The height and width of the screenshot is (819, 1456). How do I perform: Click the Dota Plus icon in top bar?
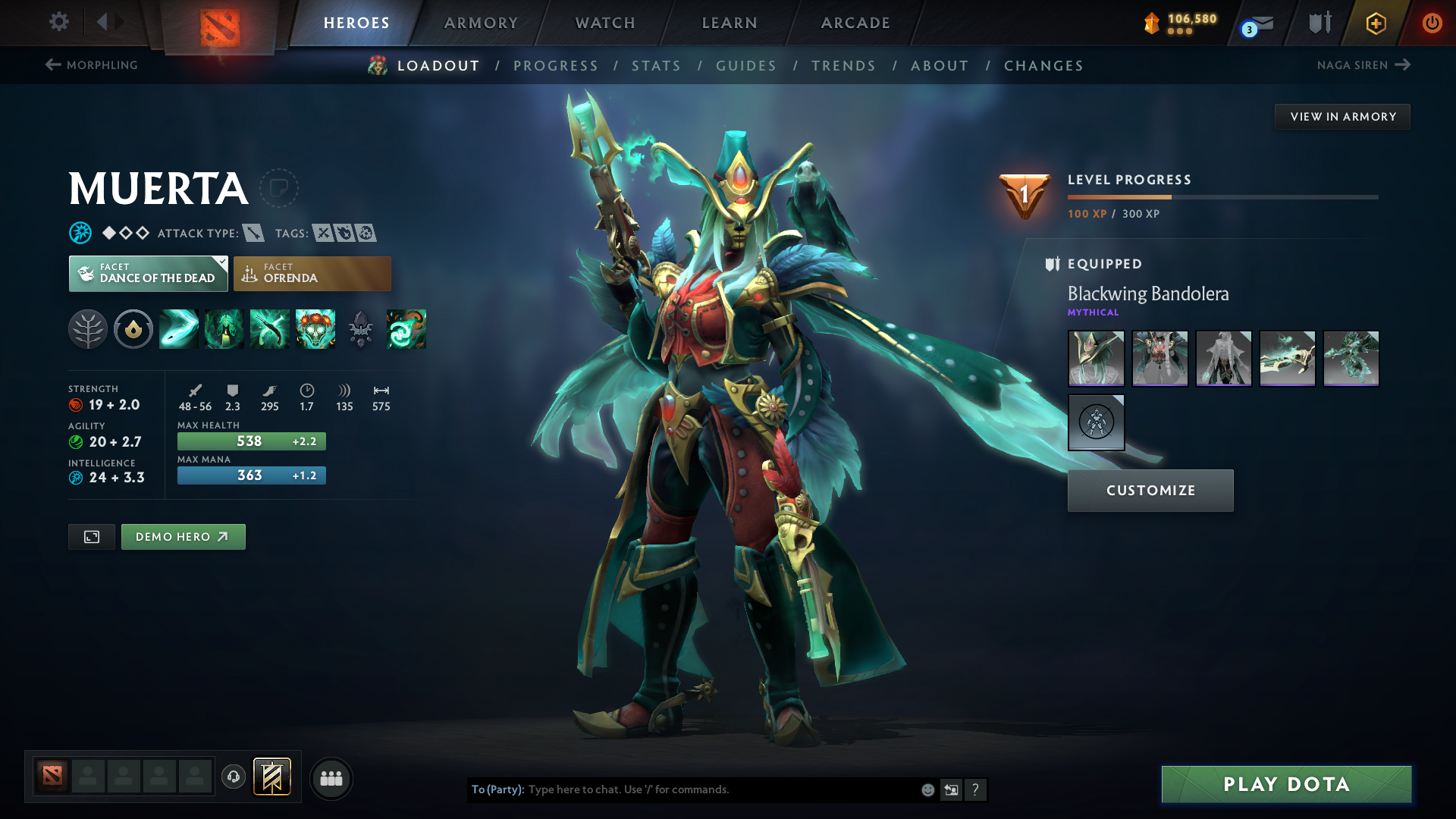click(x=1375, y=23)
